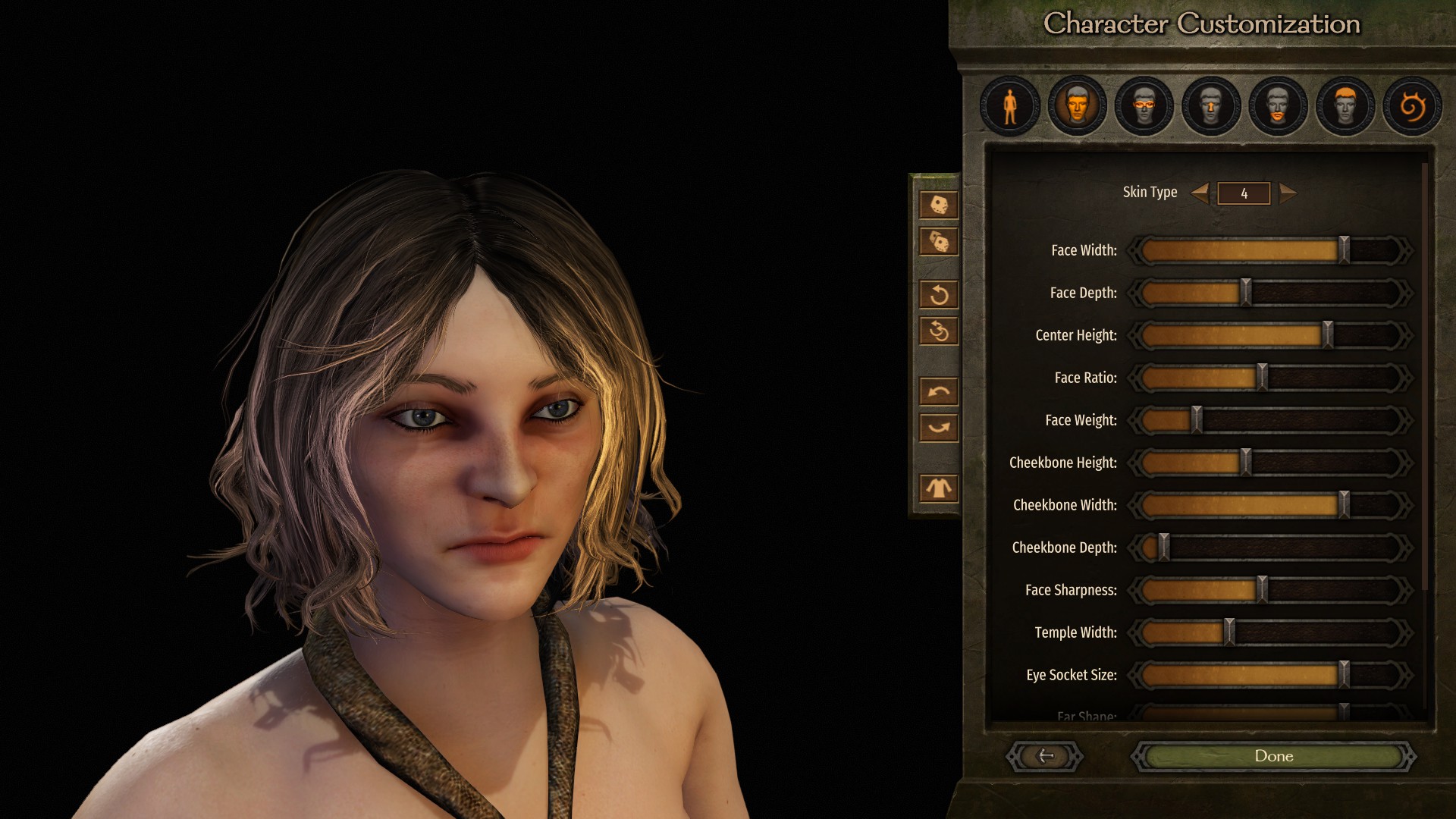Change the Cheekbone Depth slider
The width and height of the screenshot is (1456, 819).
click(1163, 548)
